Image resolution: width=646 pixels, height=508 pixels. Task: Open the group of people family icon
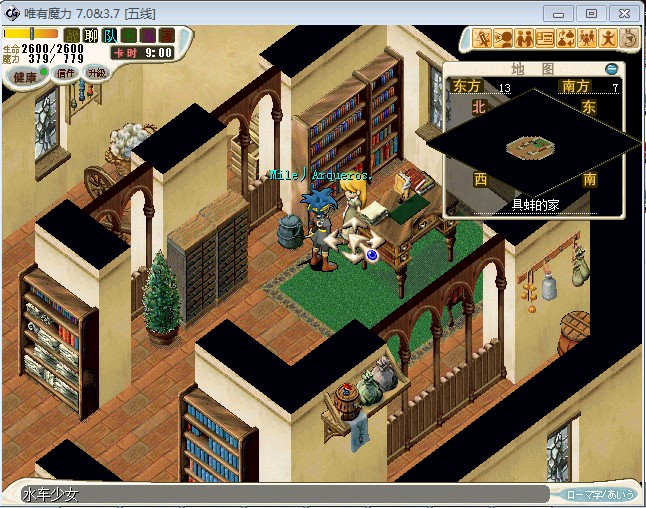pos(587,39)
